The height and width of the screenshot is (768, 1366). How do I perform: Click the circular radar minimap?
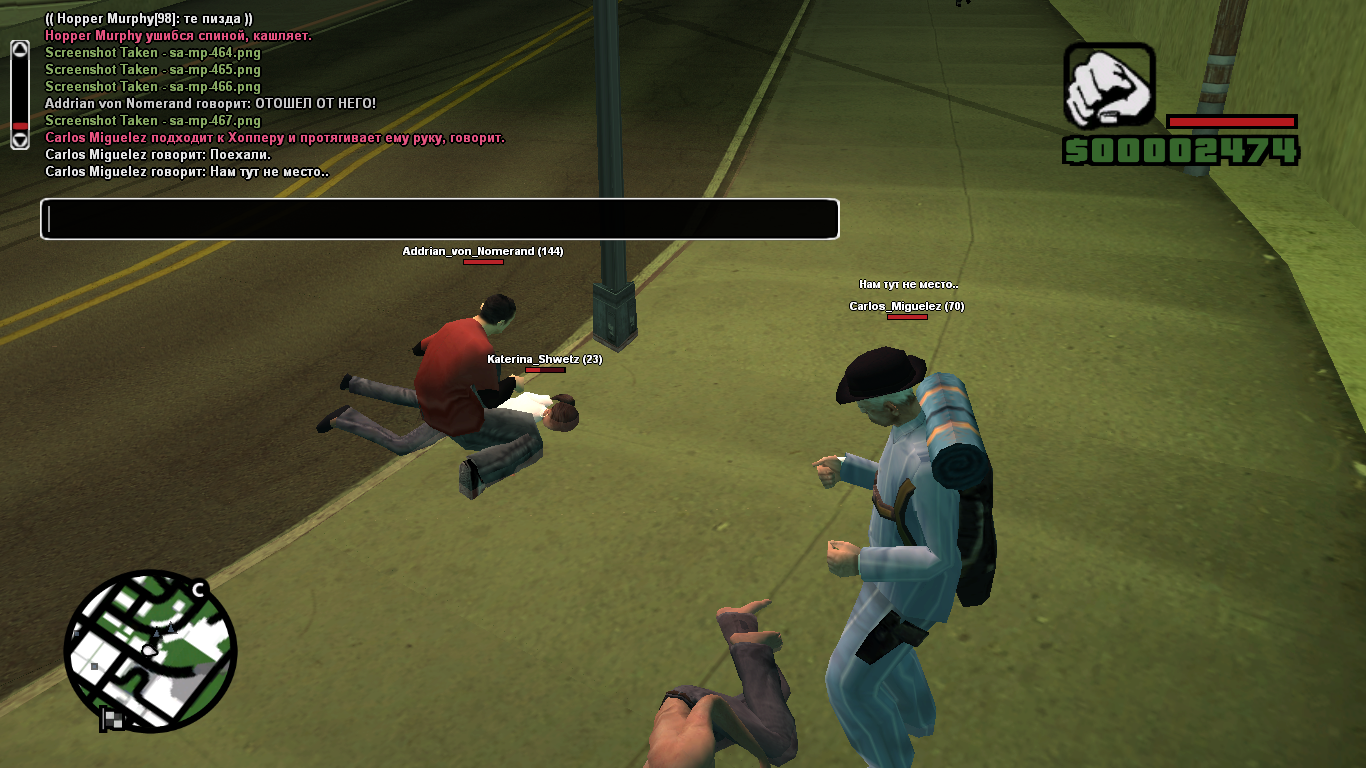coord(150,650)
